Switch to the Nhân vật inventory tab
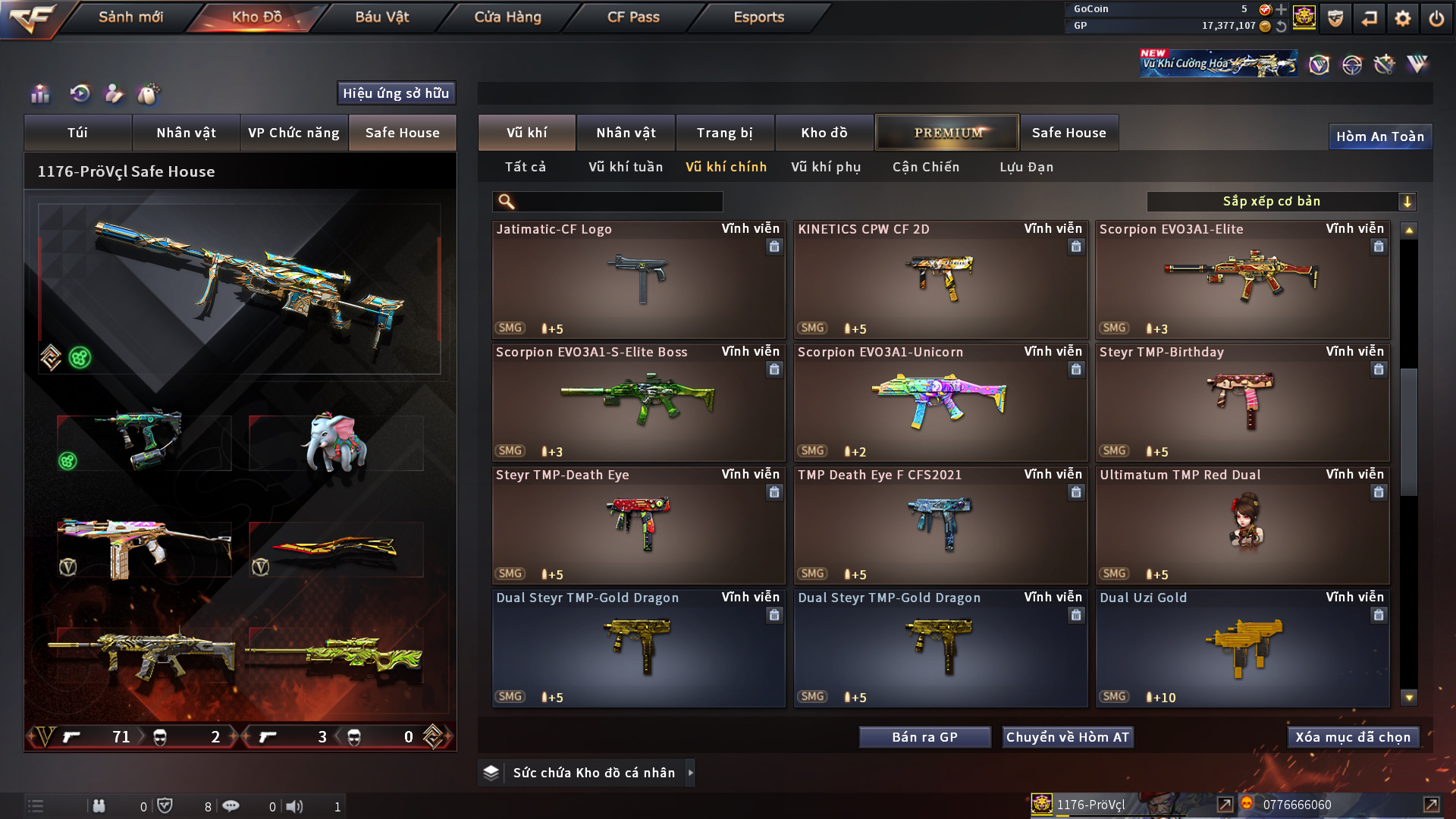The height and width of the screenshot is (819, 1456). [x=626, y=133]
